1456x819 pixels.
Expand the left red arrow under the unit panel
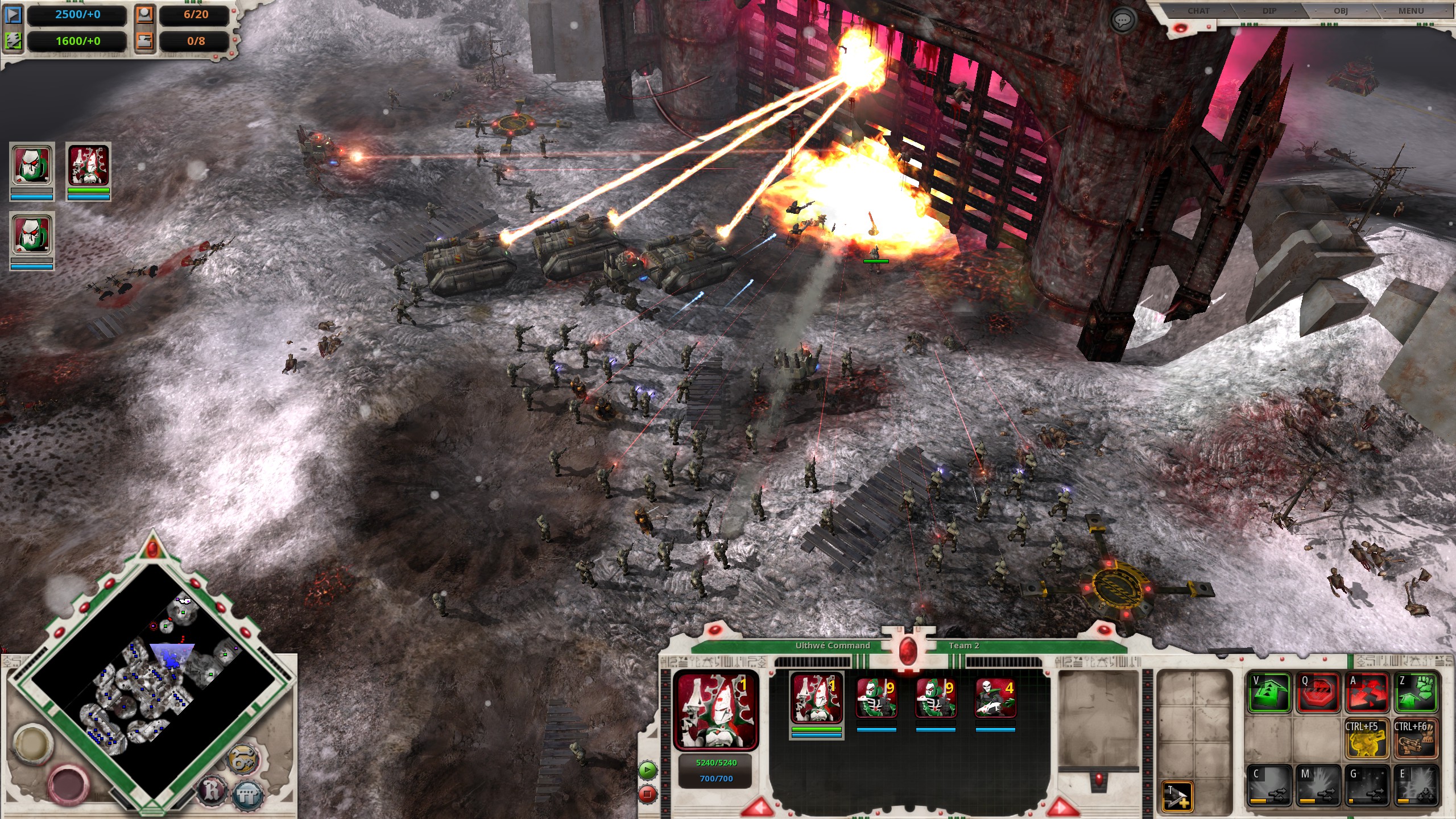[758, 809]
